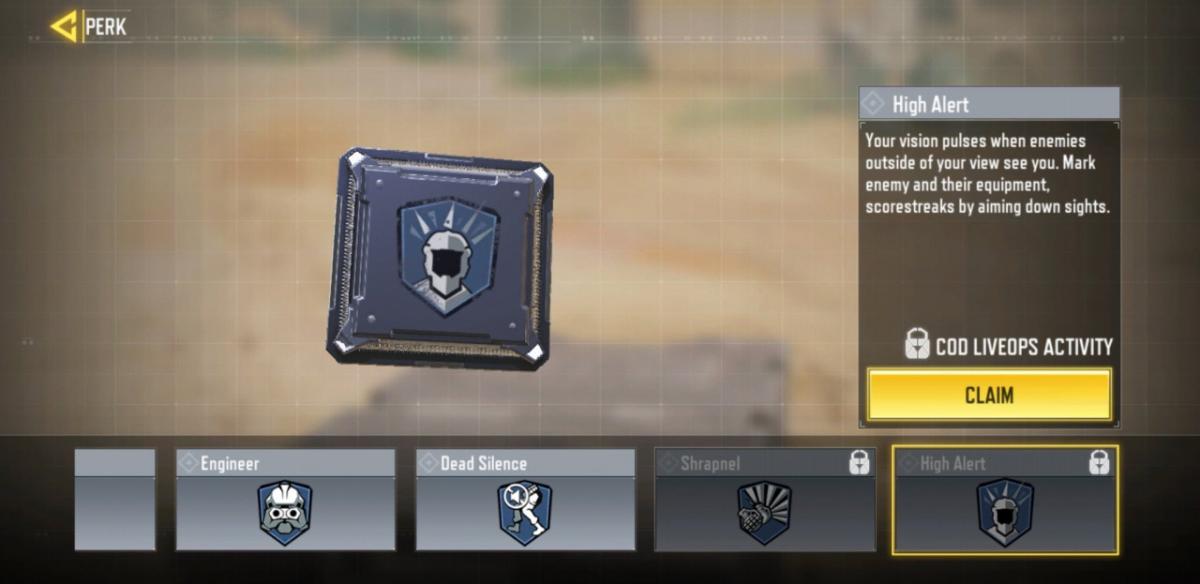1200x584 pixels.
Task: Claim the High Alert perk
Action: coord(989,395)
